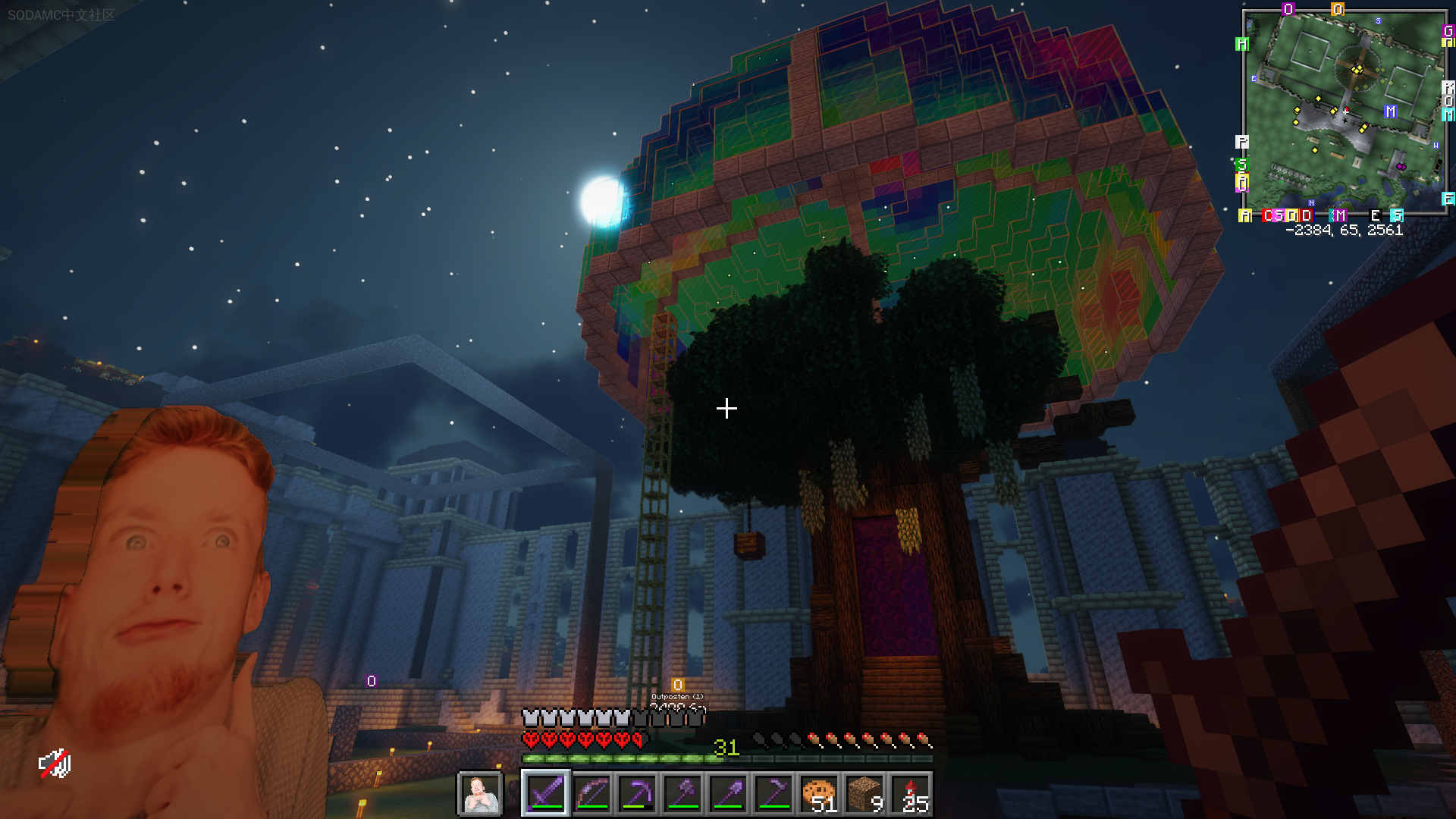
Task: Select the enchanted shovel slot
Action: 729,794
